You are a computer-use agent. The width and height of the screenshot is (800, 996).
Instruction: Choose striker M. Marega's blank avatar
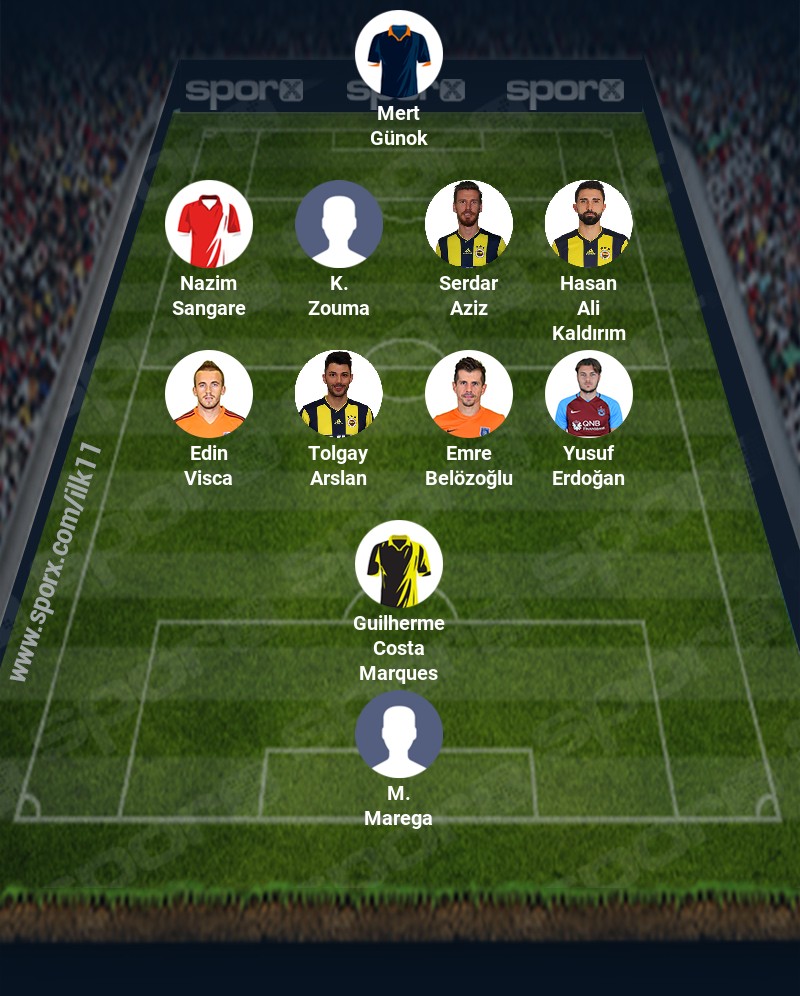click(x=399, y=734)
